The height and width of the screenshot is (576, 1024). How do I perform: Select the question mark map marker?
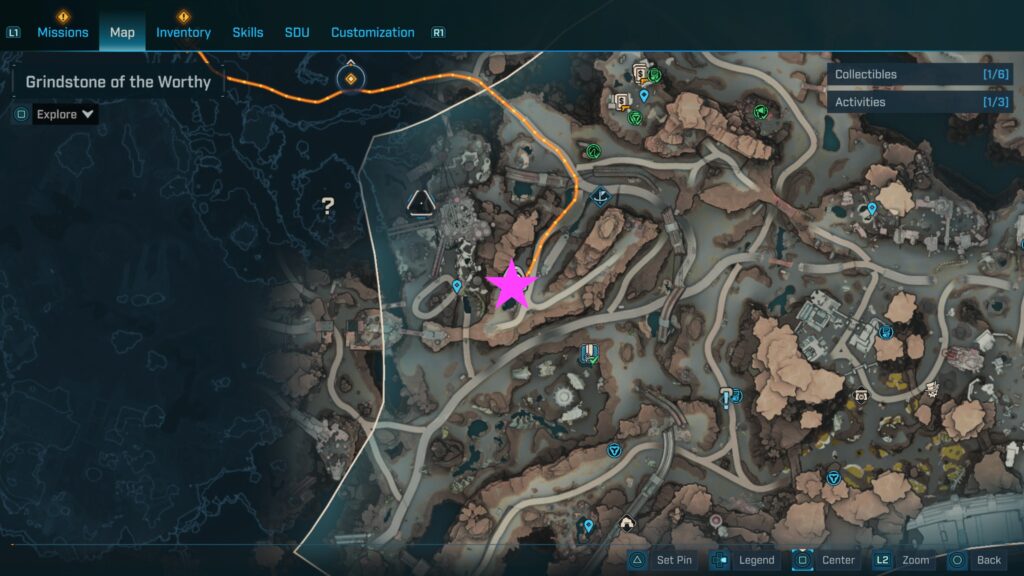[x=327, y=206]
